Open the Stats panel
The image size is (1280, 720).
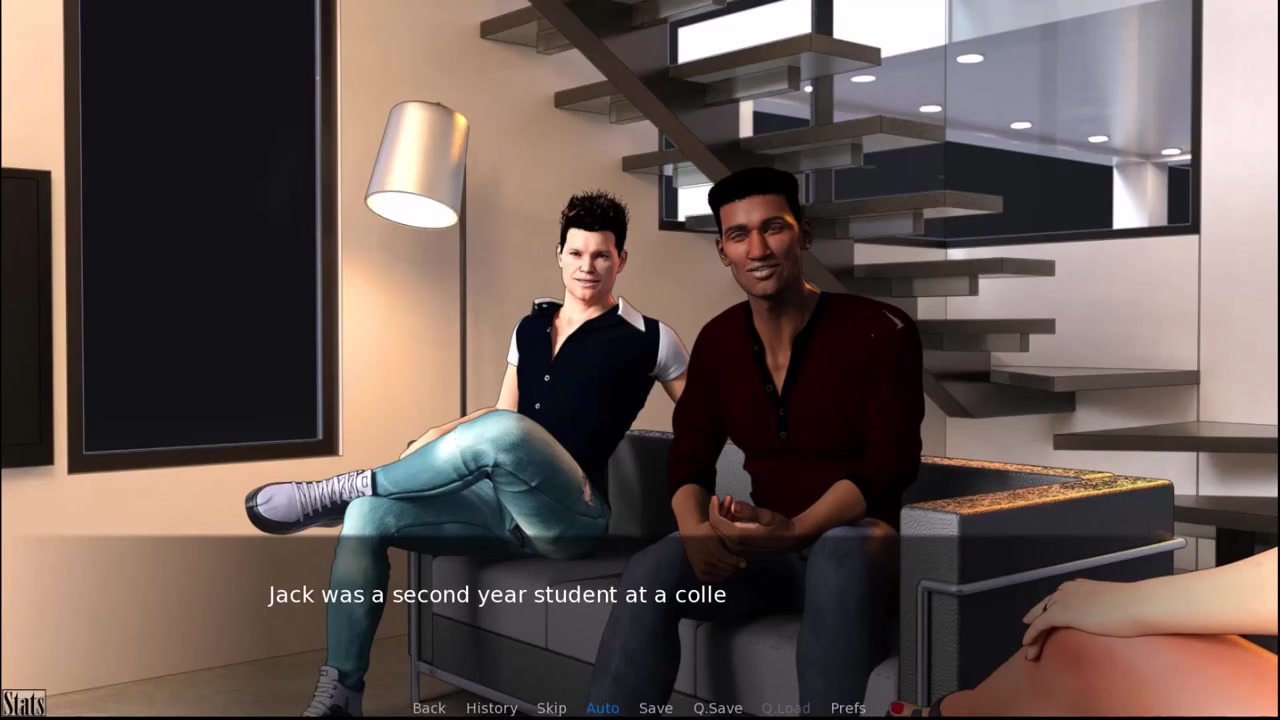pyautogui.click(x=23, y=703)
